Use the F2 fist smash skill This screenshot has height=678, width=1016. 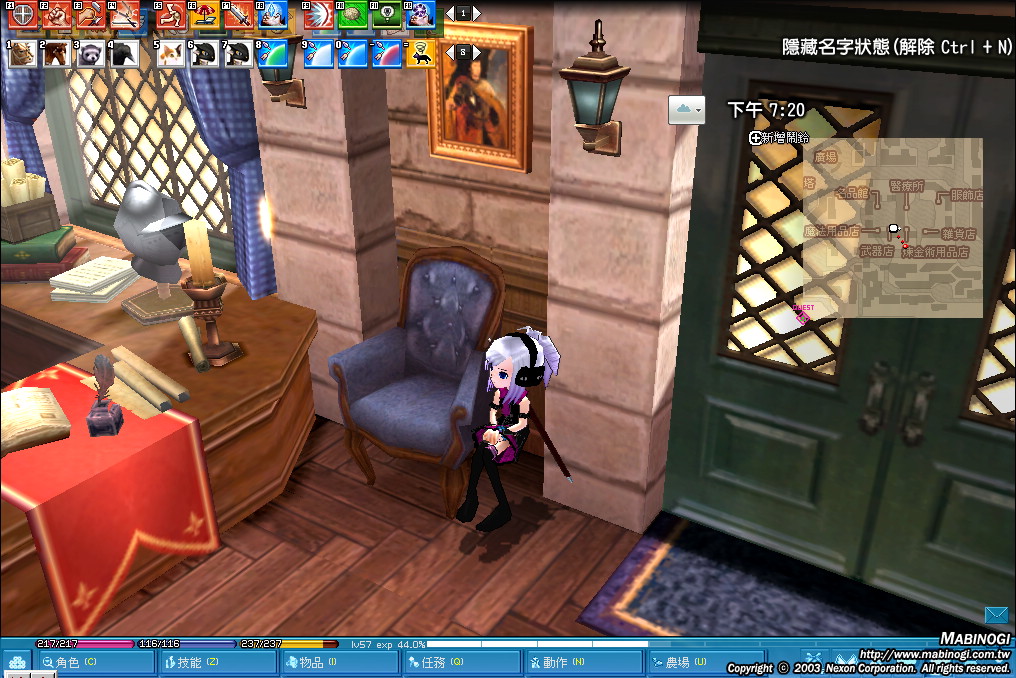coord(56,14)
